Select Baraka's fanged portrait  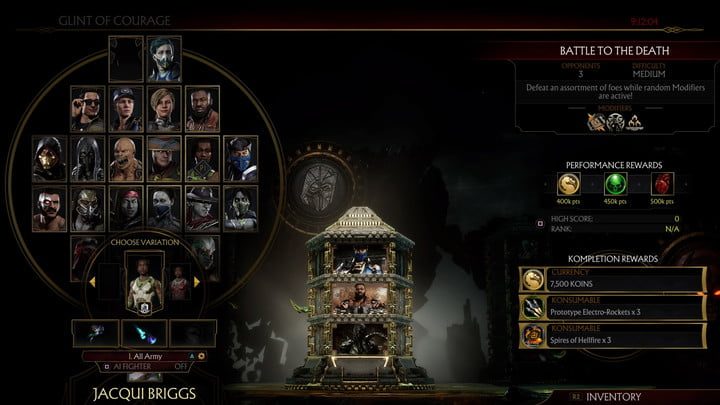pos(124,156)
